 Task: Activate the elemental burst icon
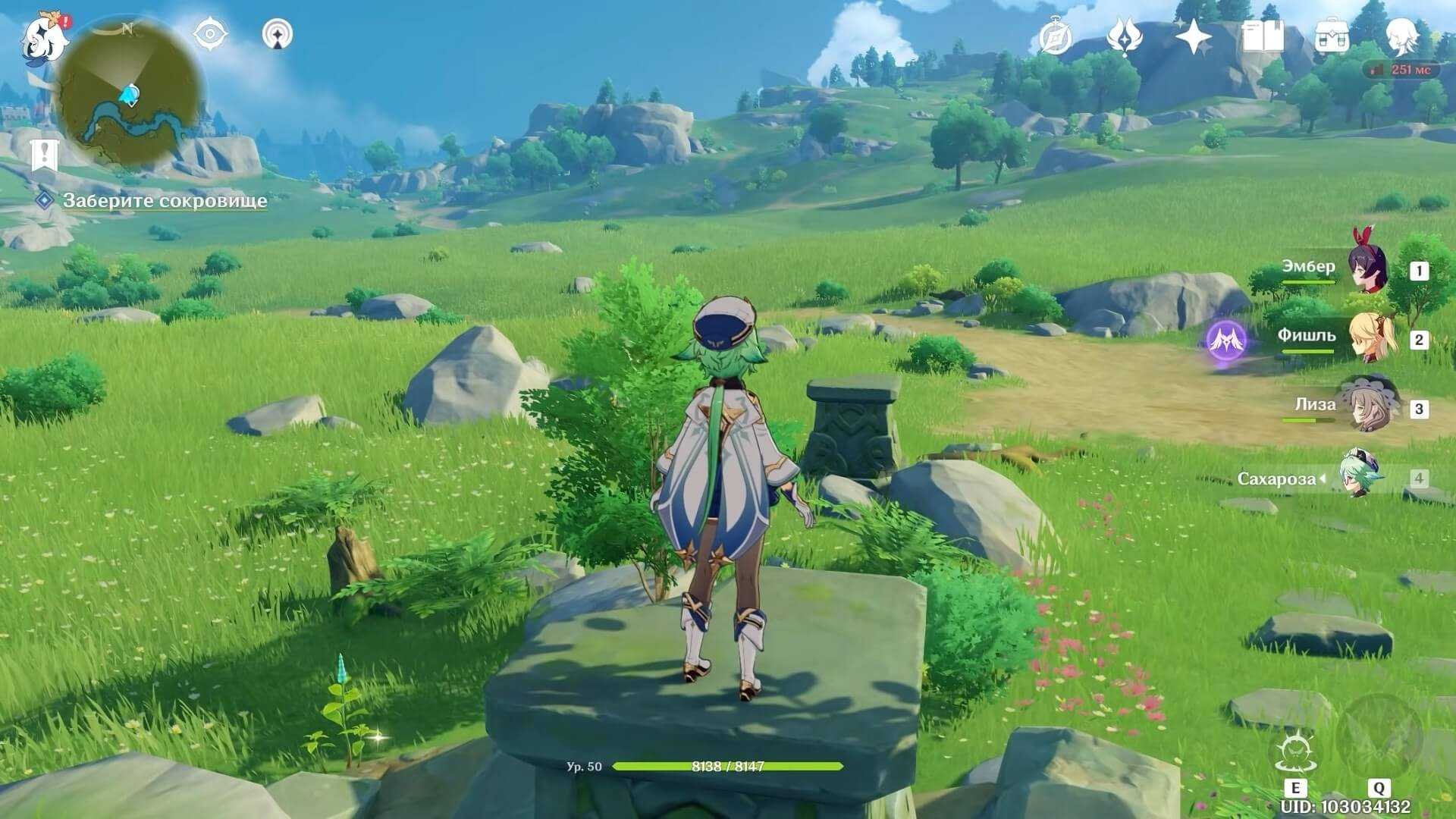(1379, 736)
